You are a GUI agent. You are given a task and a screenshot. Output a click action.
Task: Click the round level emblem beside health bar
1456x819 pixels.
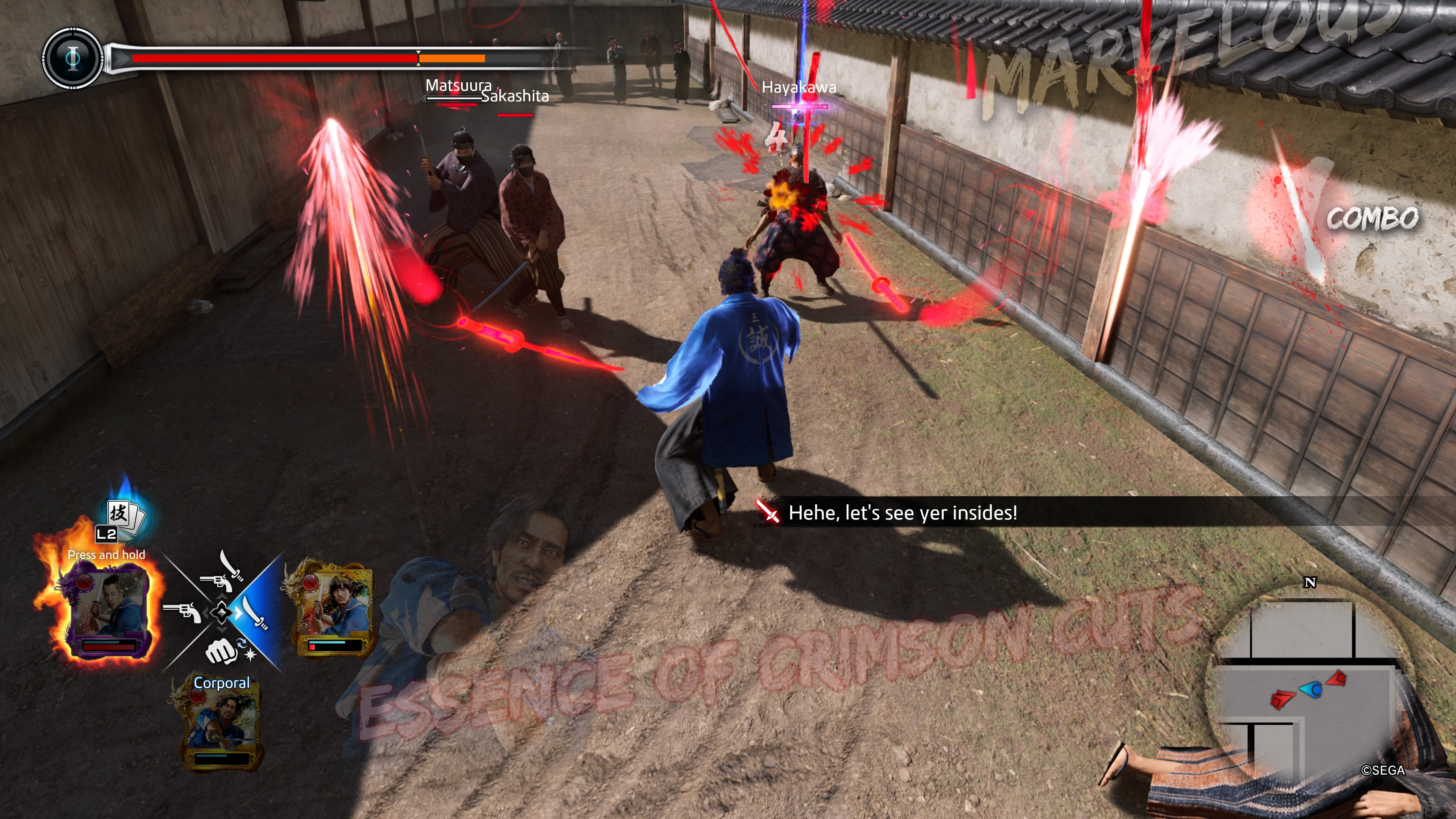click(73, 58)
